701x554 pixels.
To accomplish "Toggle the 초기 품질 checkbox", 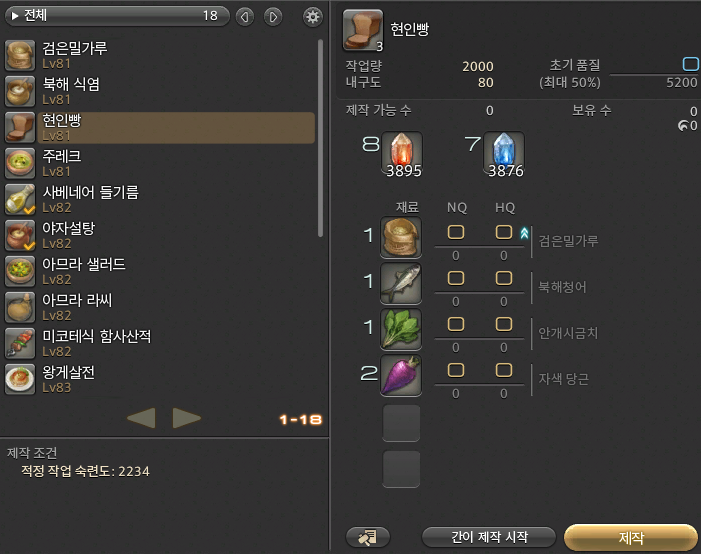I will coord(690,65).
